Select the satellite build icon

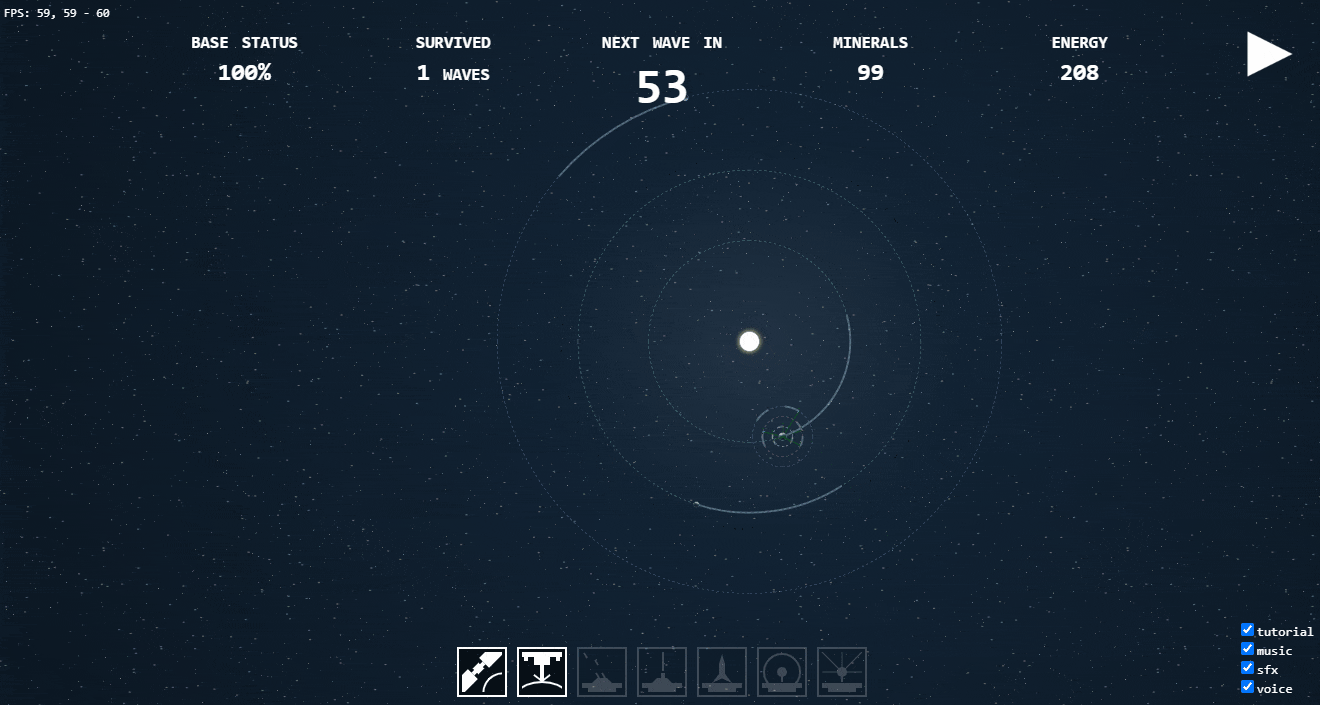point(482,672)
